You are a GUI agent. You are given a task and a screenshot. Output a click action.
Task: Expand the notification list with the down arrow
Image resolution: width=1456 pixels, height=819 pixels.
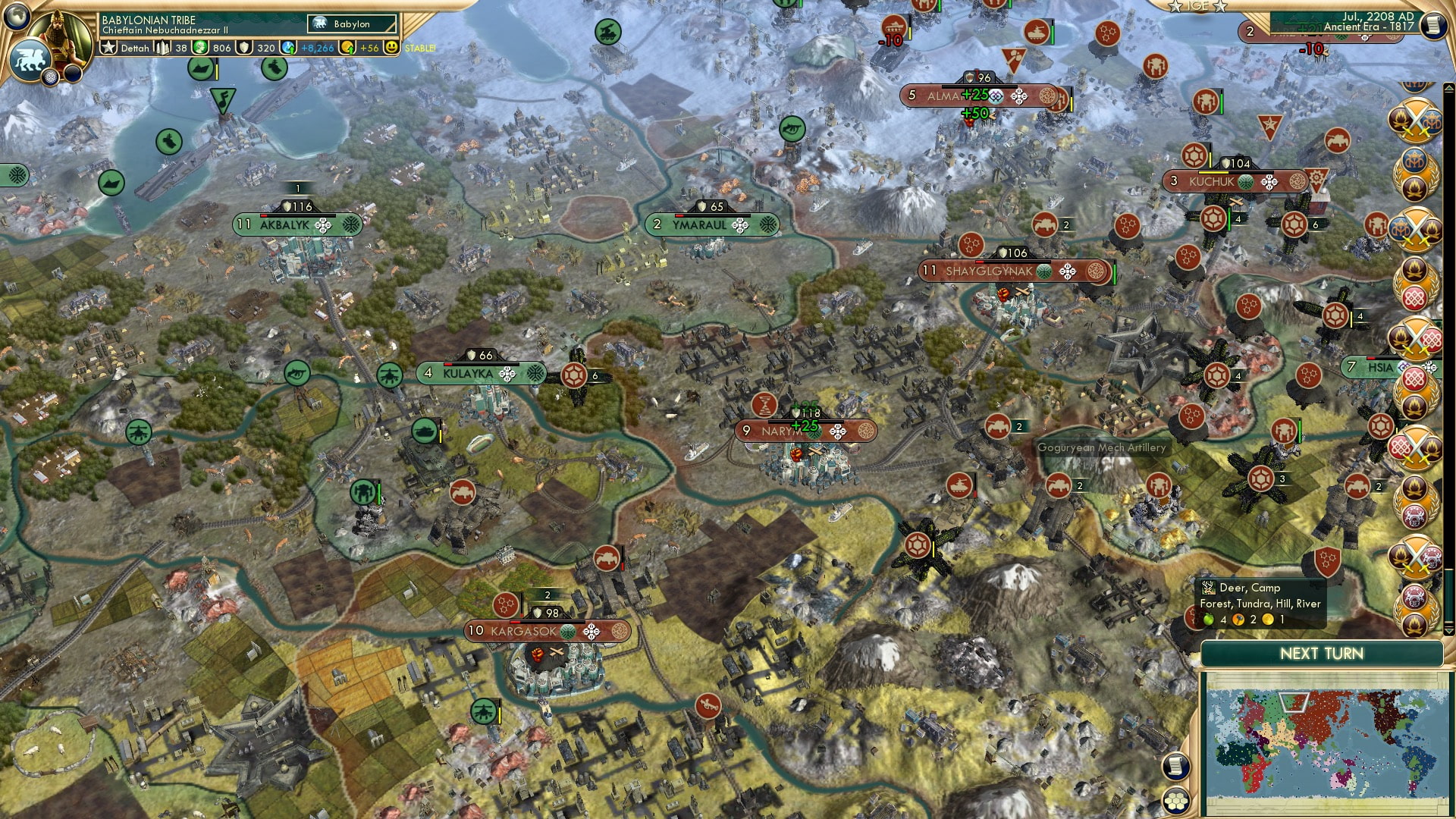tap(1448, 629)
